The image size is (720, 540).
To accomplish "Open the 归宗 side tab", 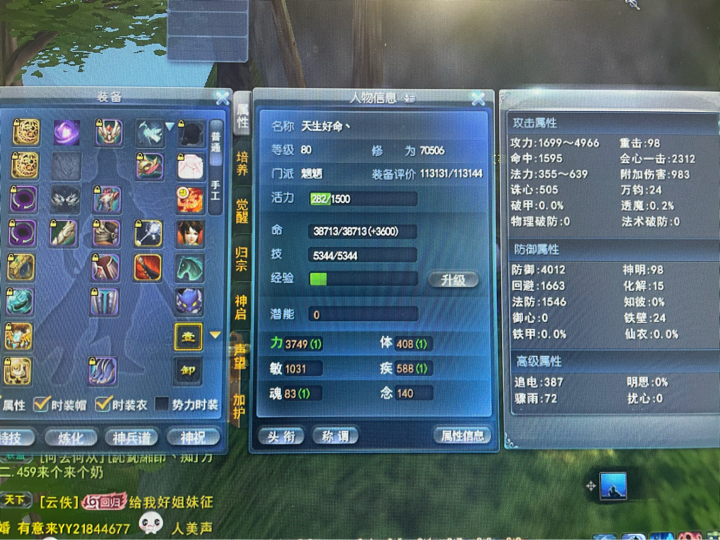I will coord(242,257).
